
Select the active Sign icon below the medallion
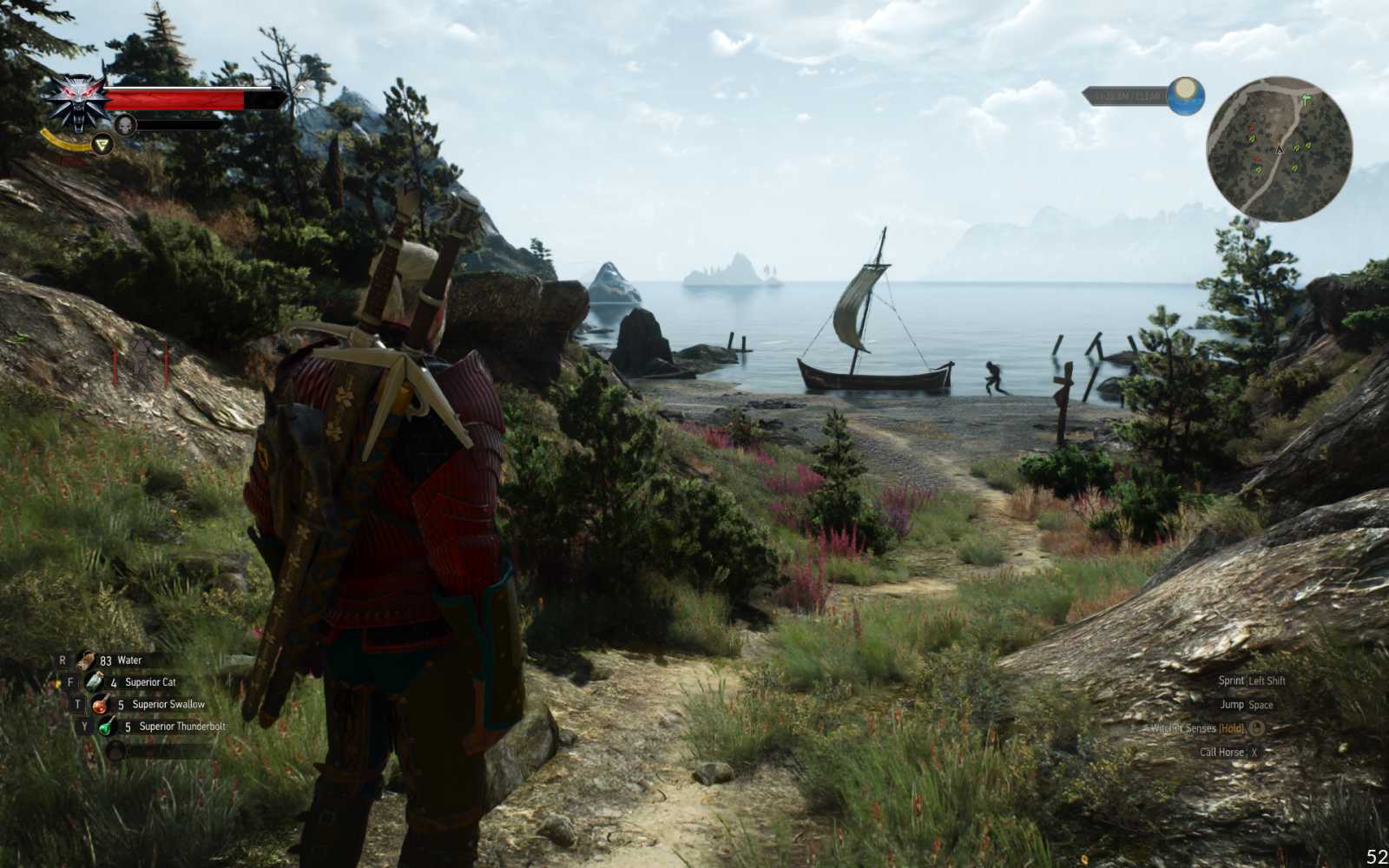tap(102, 145)
